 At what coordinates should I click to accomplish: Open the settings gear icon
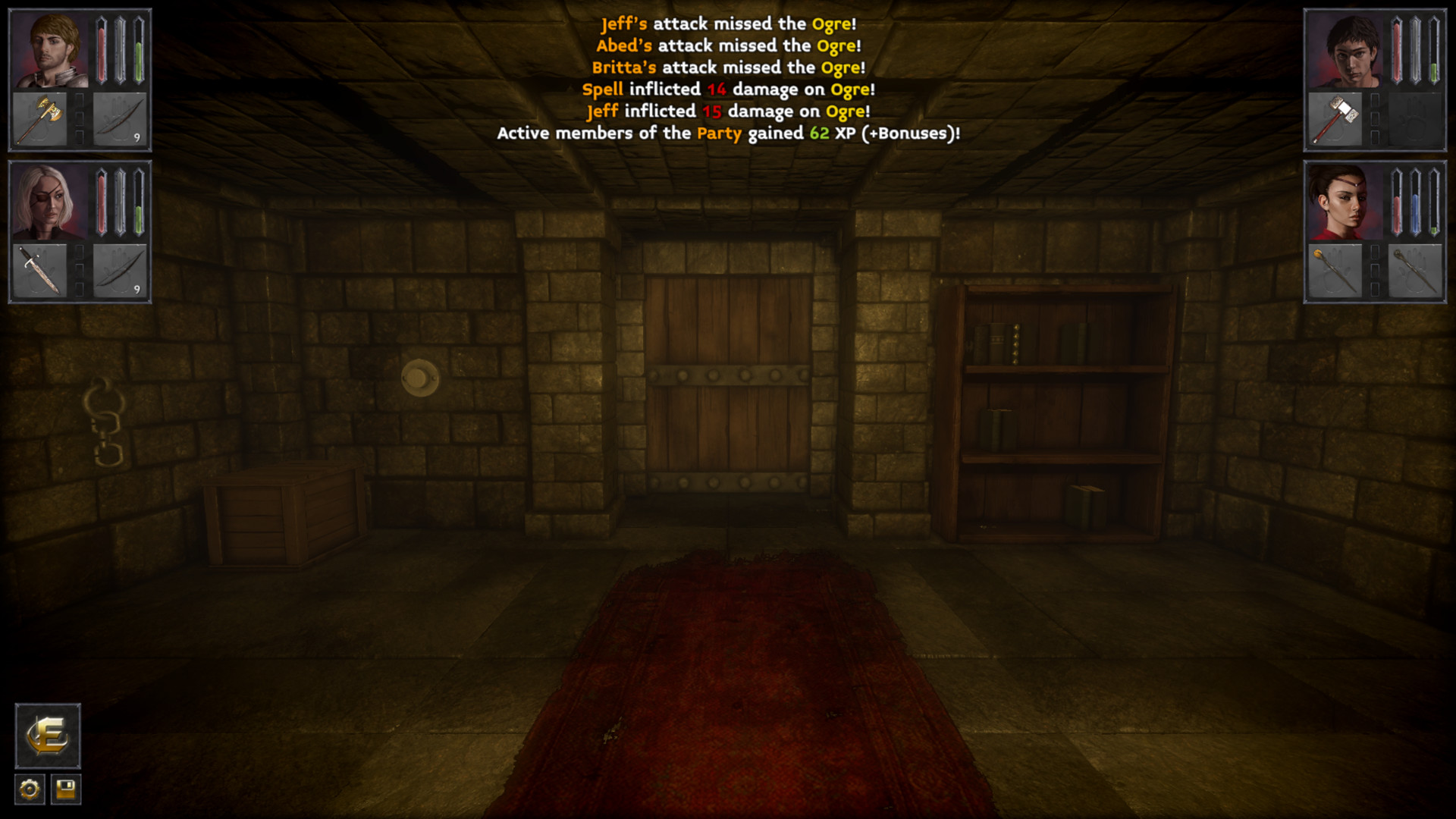tap(28, 789)
